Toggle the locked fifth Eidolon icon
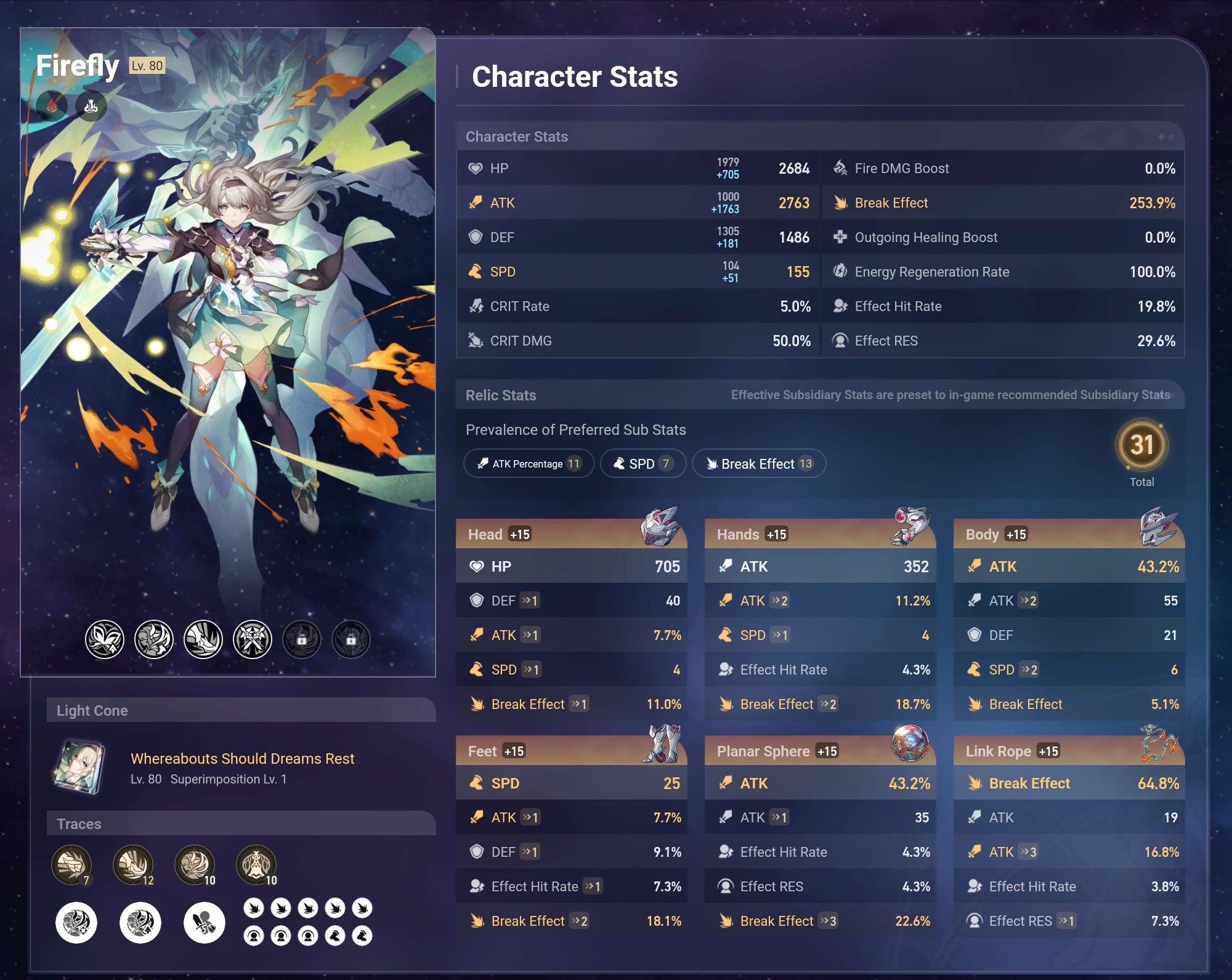 [301, 639]
